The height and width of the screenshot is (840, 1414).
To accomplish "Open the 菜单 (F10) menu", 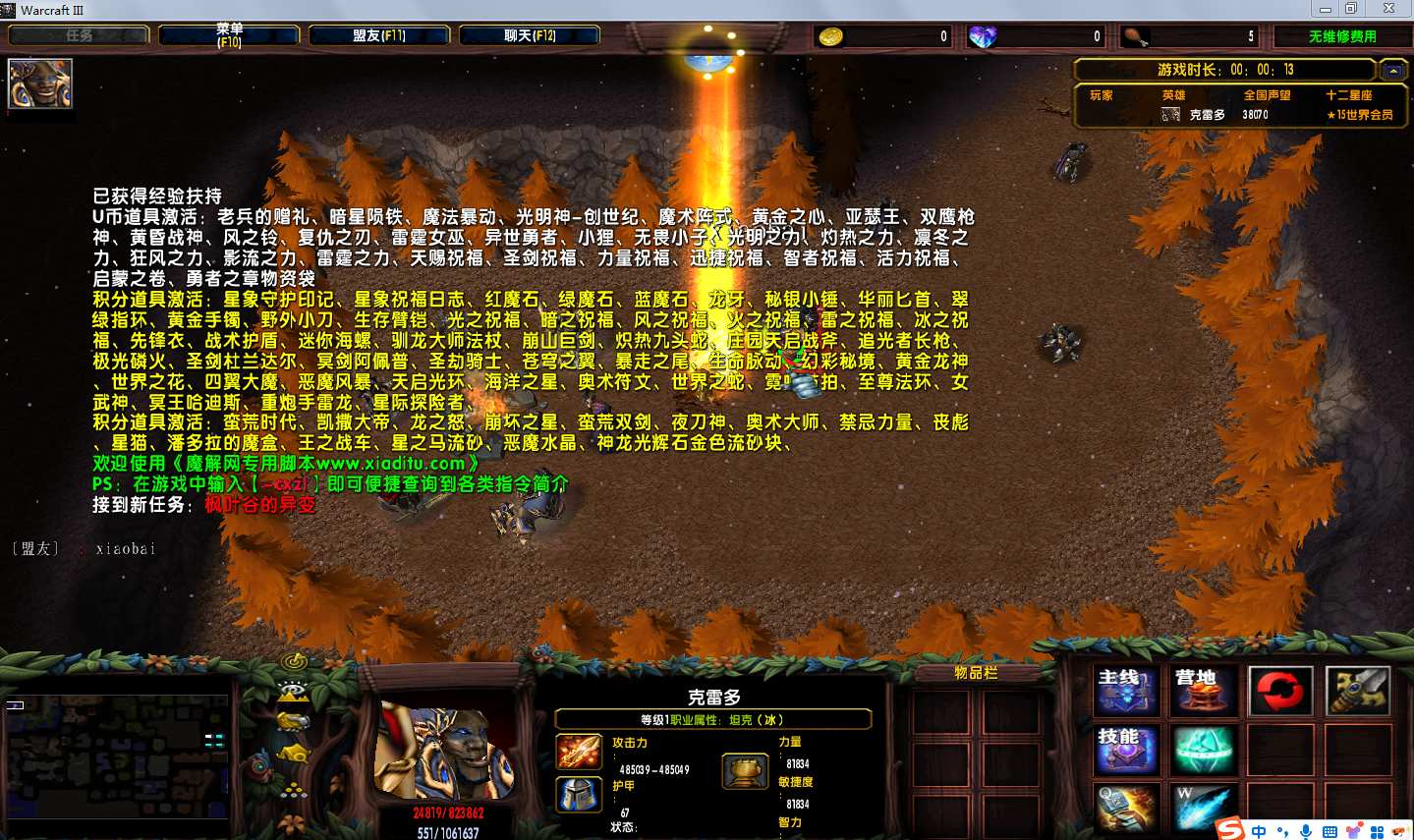I will (x=229, y=35).
